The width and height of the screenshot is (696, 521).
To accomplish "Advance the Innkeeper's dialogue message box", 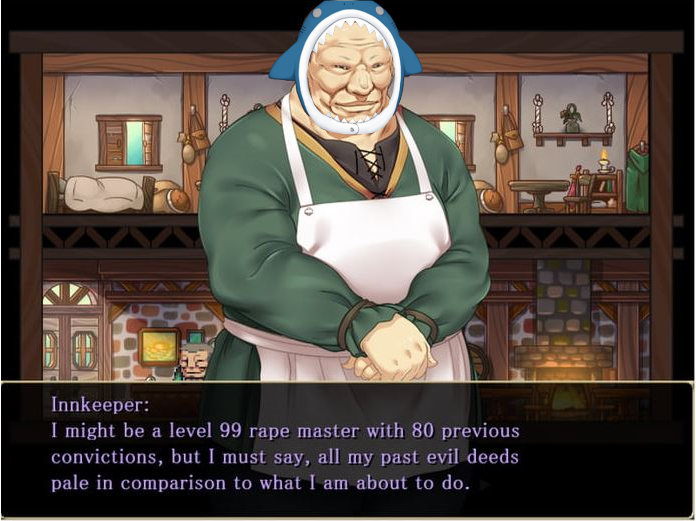I will (347, 448).
